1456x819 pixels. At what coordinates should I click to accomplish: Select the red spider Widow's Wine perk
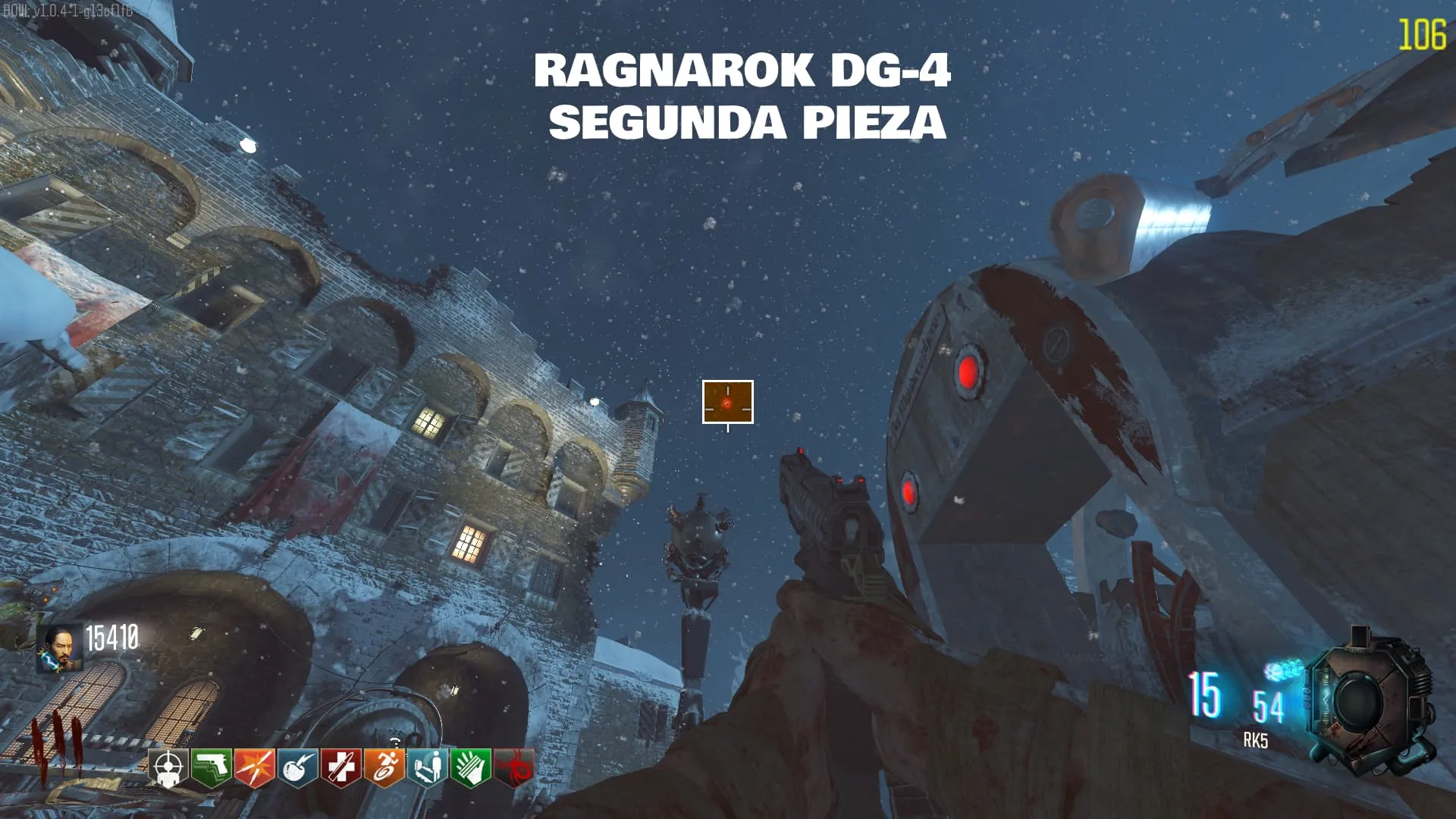coord(513,768)
